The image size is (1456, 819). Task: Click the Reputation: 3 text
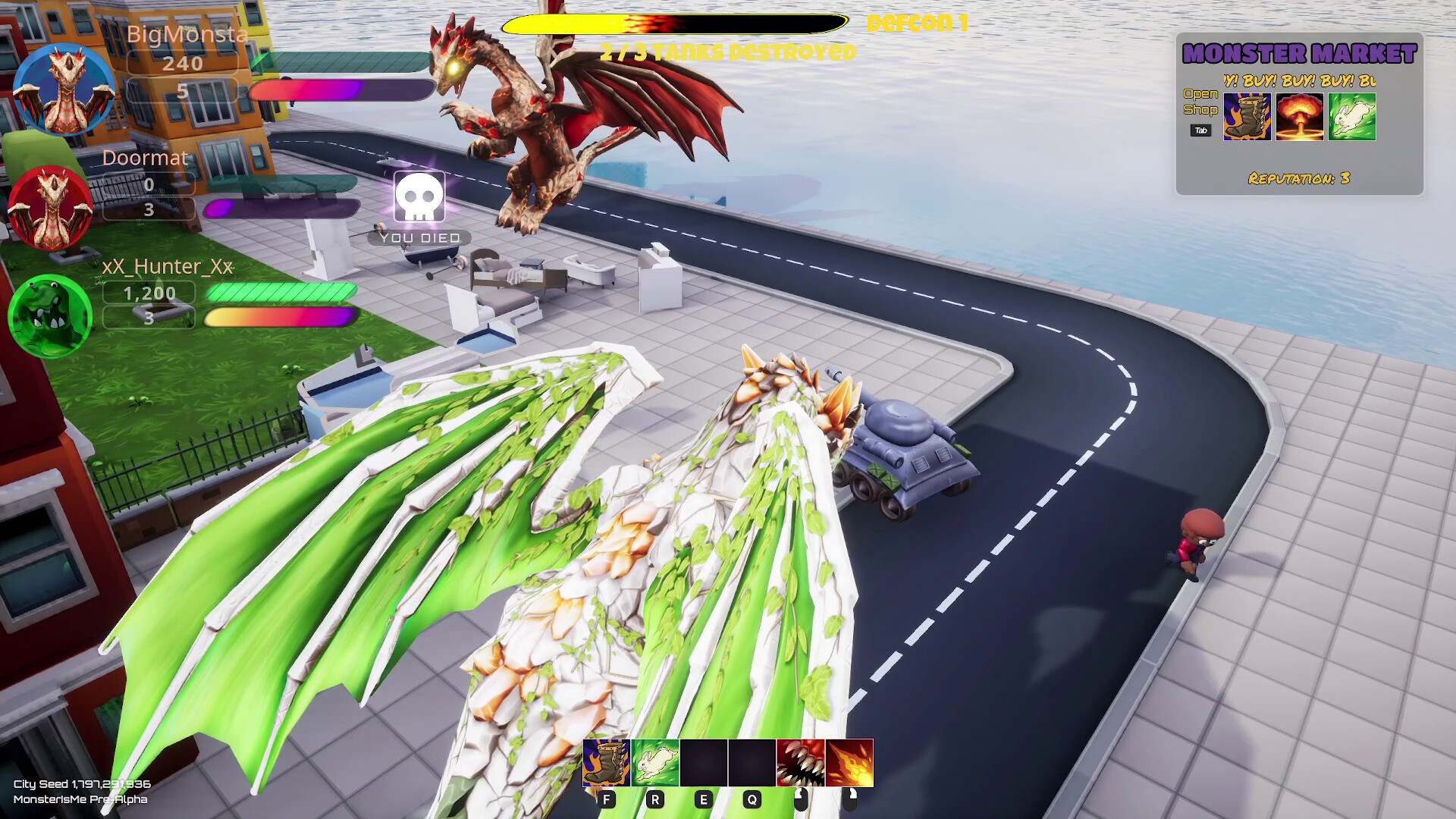[x=1298, y=179]
